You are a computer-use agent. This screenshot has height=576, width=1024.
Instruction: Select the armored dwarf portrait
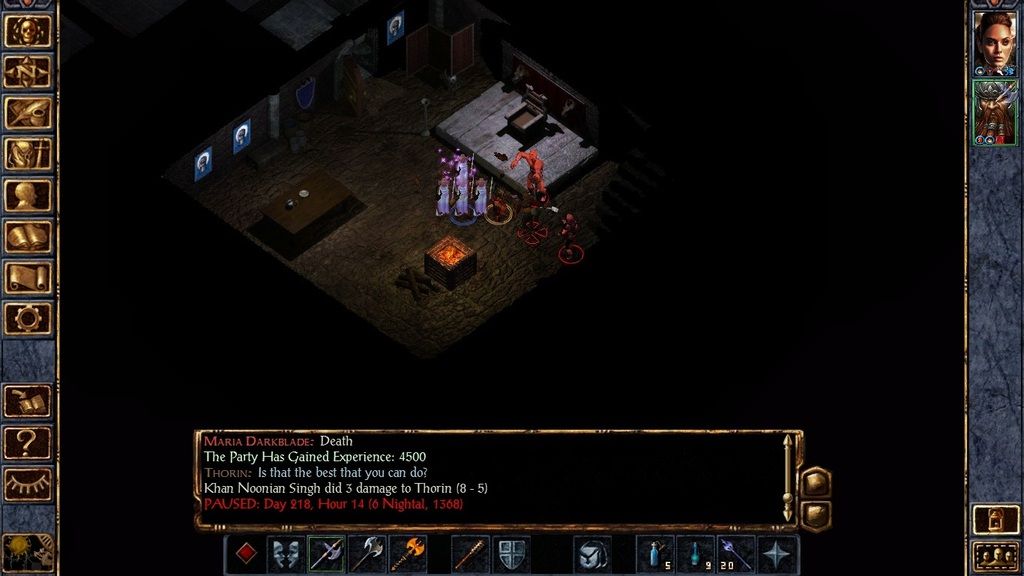(995, 112)
